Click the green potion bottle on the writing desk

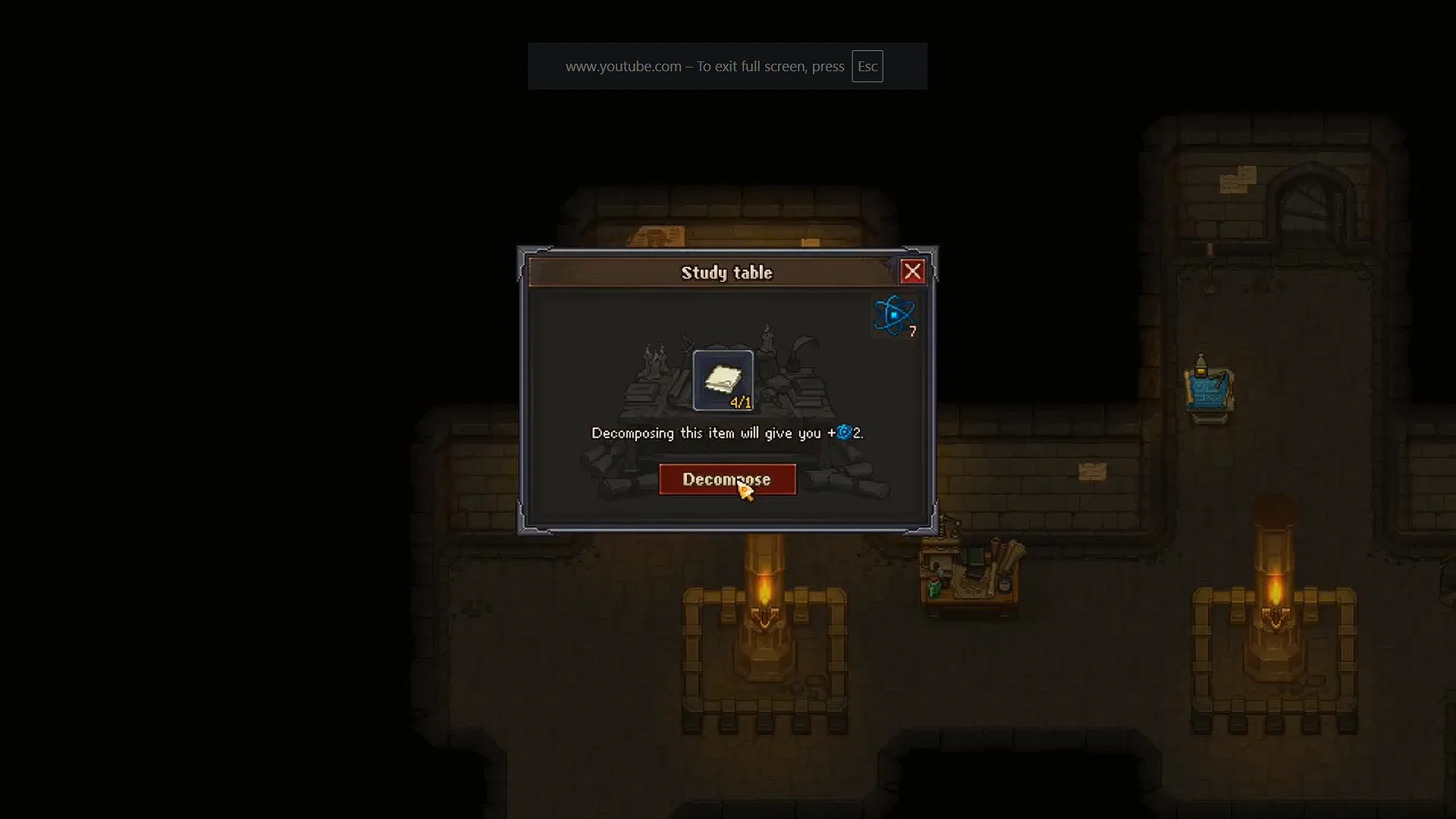(x=934, y=588)
